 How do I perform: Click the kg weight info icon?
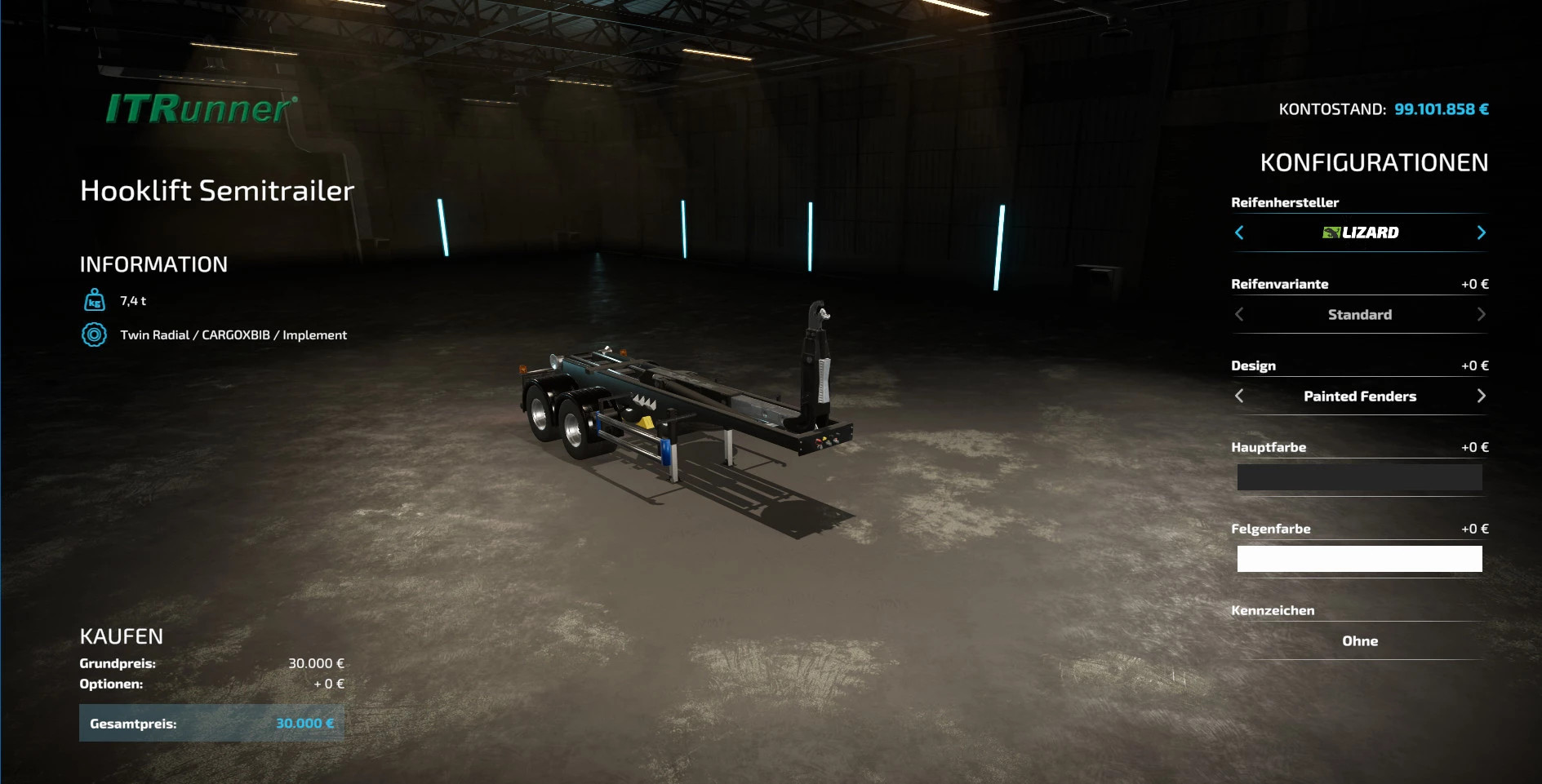click(x=95, y=300)
